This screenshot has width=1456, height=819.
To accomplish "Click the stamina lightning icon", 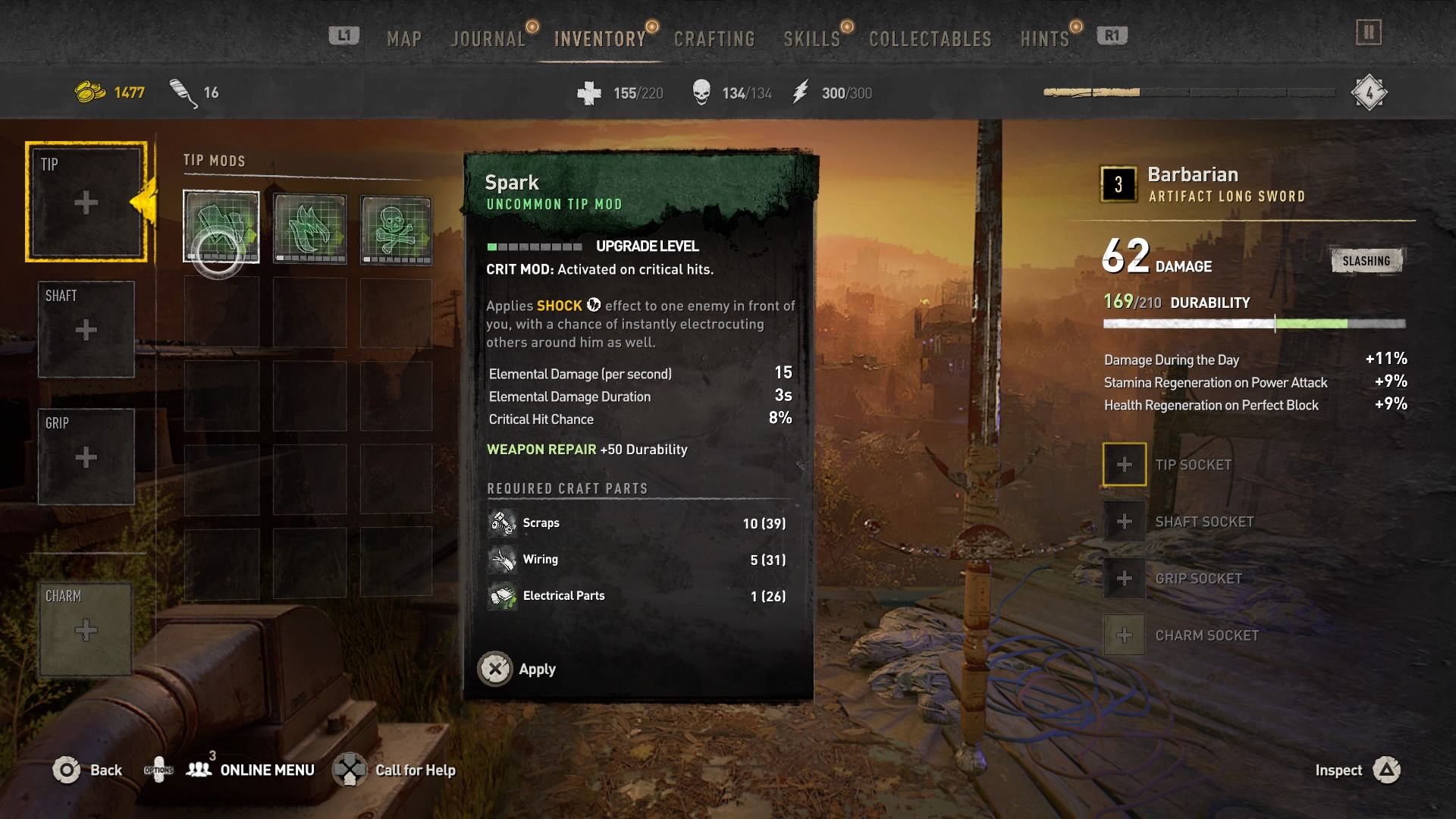I will pyautogui.click(x=800, y=92).
